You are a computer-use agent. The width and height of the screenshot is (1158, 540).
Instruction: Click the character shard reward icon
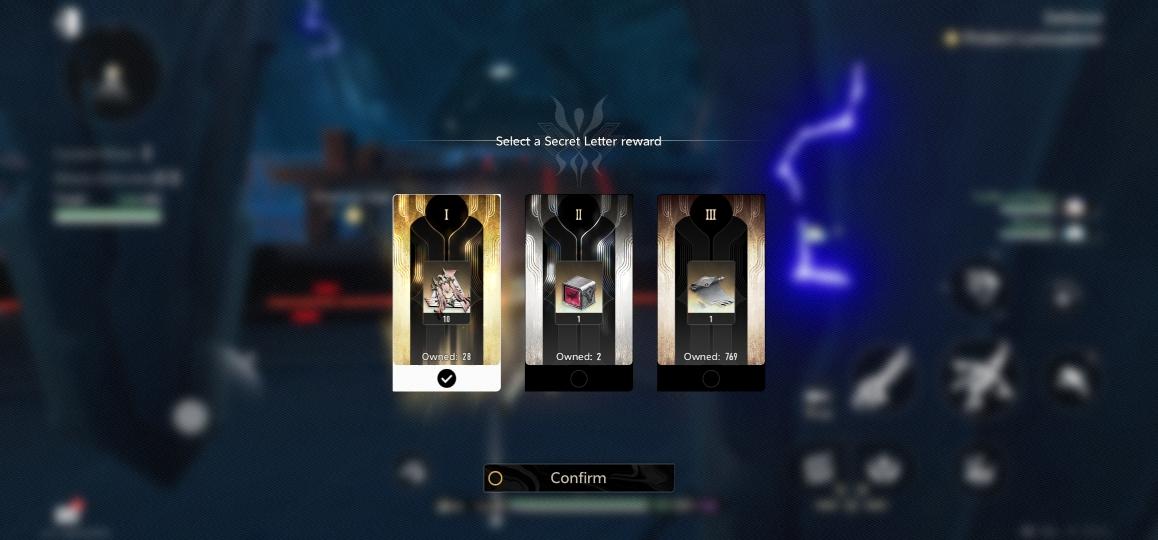[447, 292]
